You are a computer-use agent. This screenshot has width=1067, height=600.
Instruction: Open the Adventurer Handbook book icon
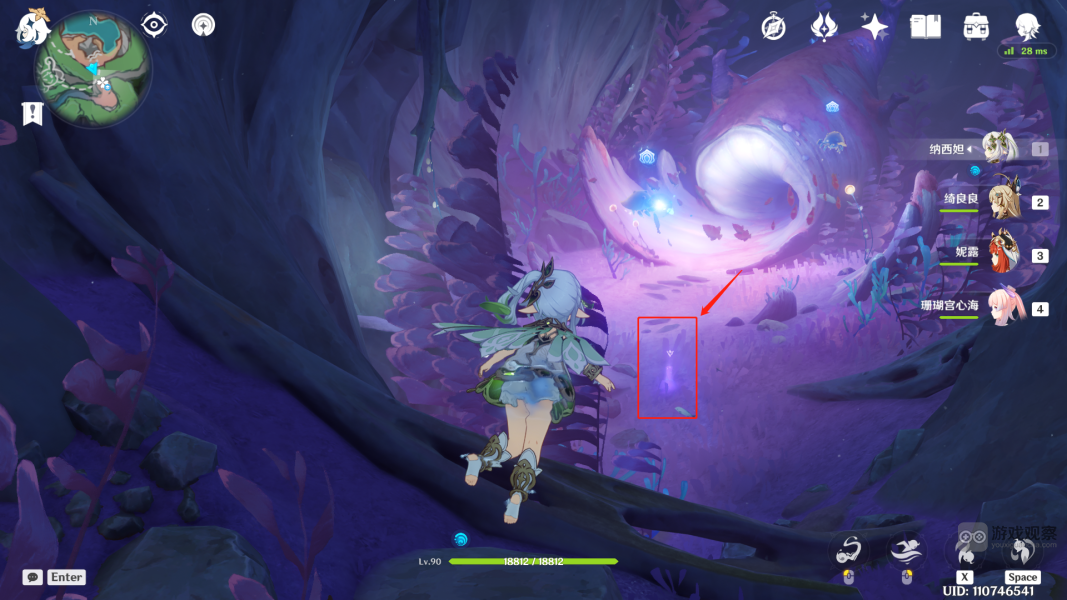tap(925, 27)
